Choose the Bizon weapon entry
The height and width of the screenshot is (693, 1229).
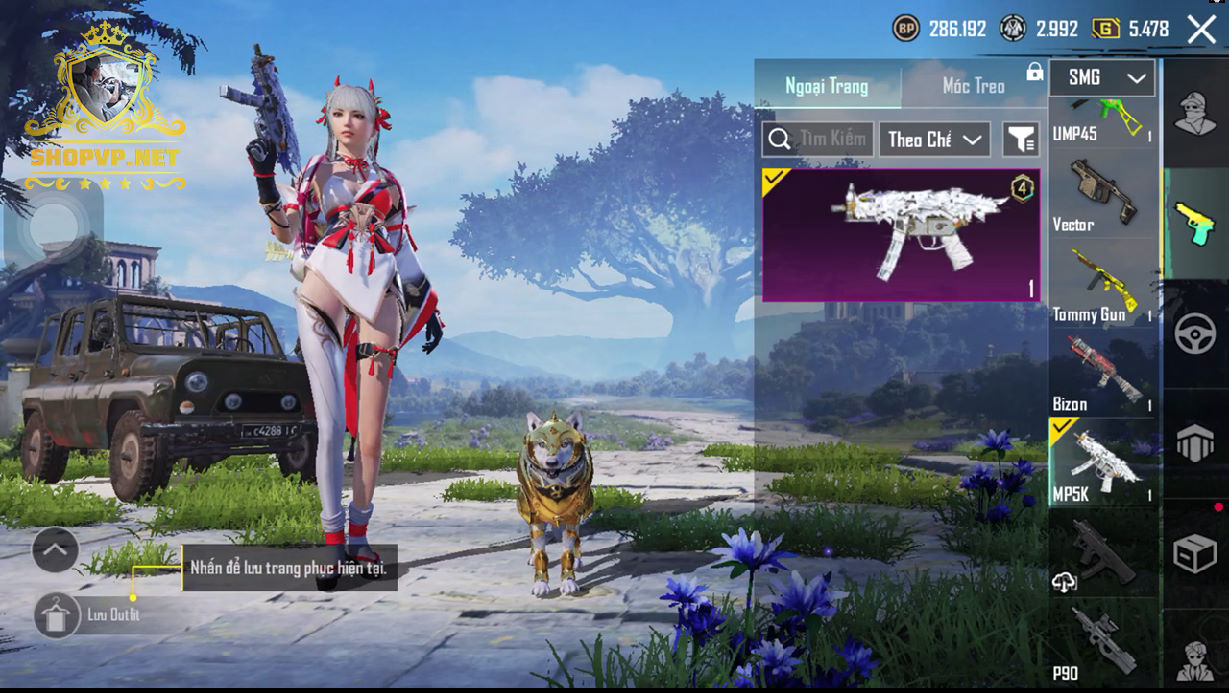point(1102,374)
